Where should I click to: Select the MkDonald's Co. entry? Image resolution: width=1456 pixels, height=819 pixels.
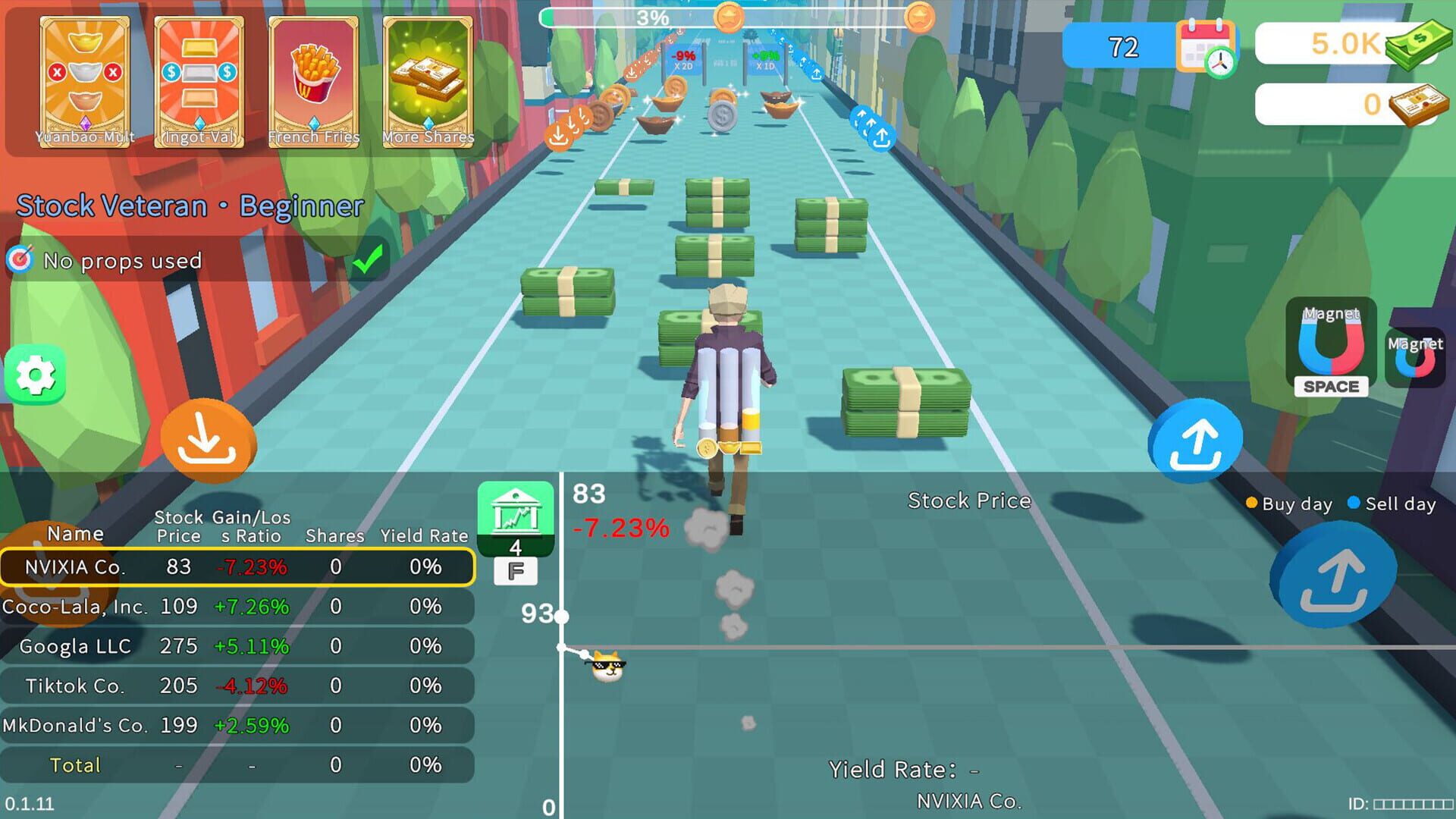pyautogui.click(x=235, y=725)
